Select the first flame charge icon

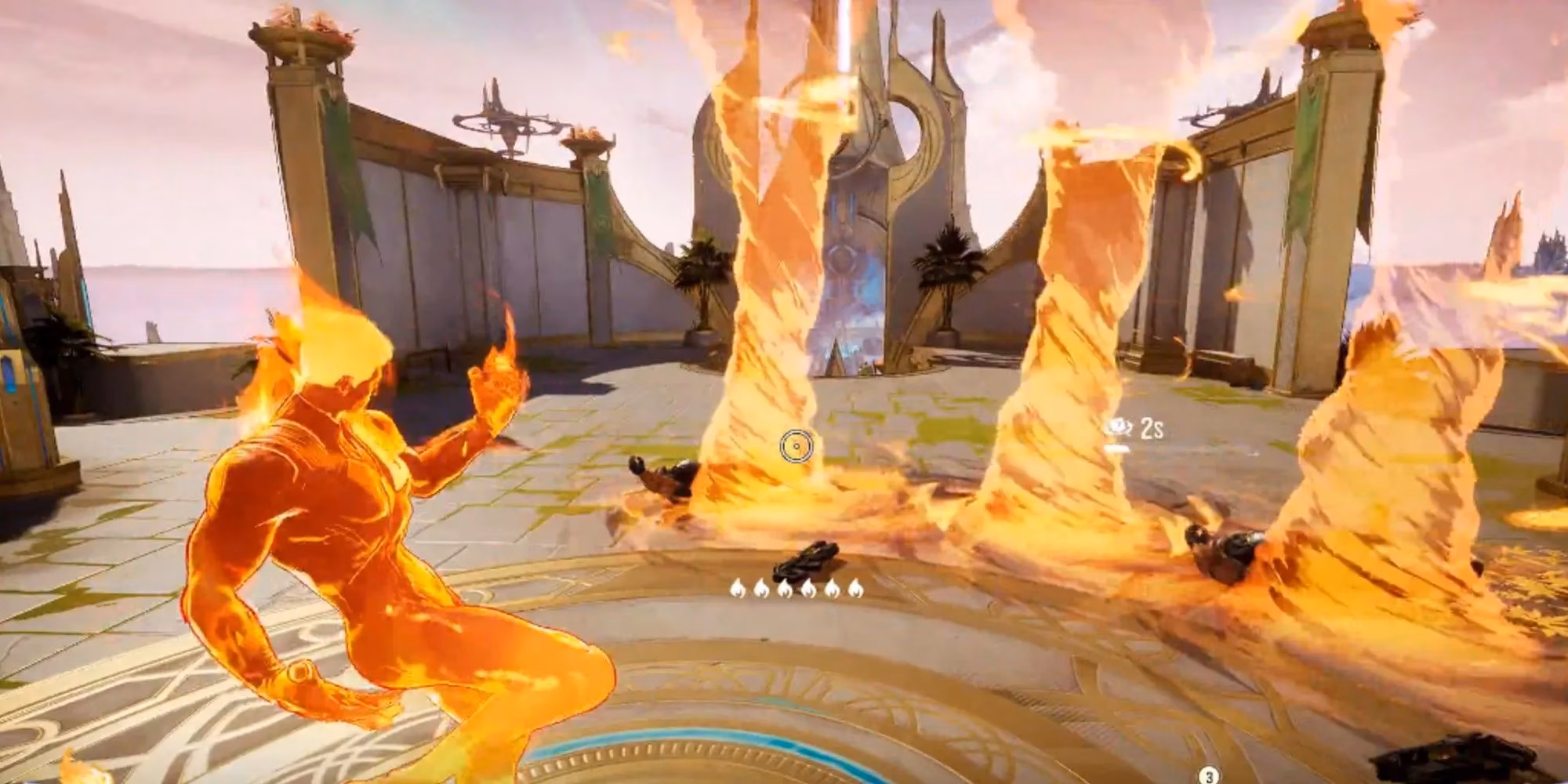(x=737, y=590)
